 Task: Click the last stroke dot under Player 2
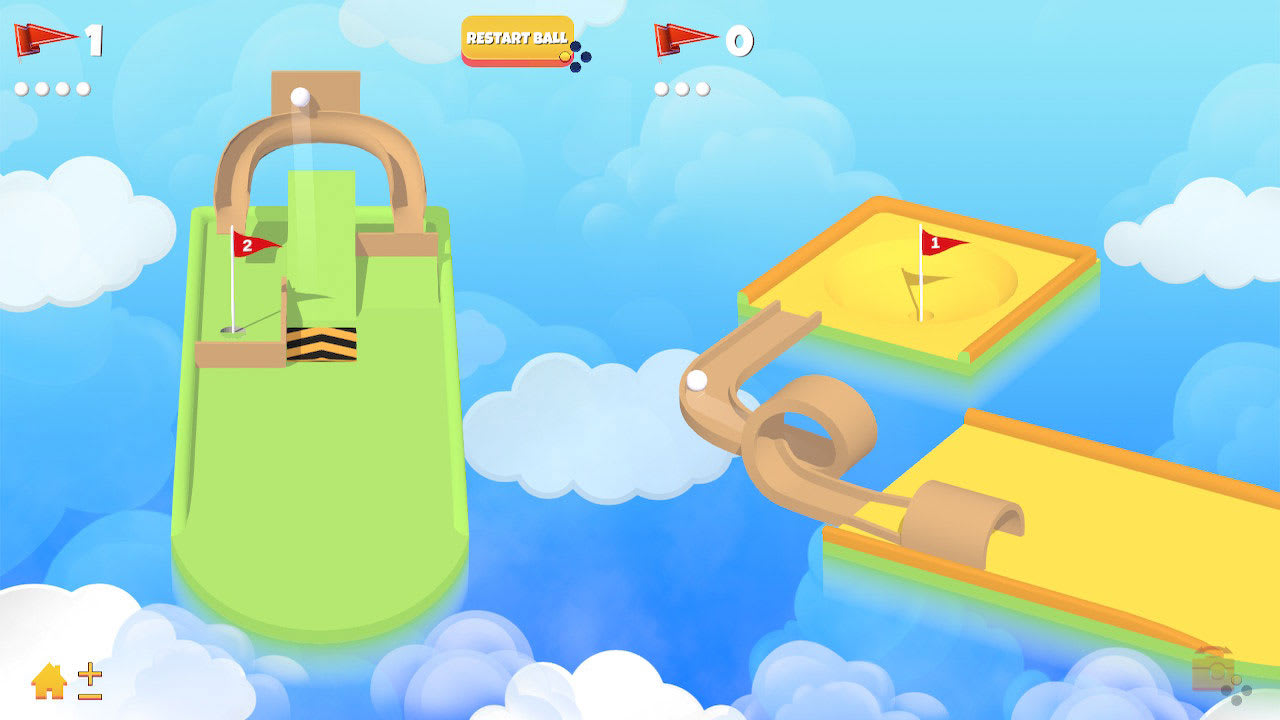pyautogui.click(x=703, y=88)
